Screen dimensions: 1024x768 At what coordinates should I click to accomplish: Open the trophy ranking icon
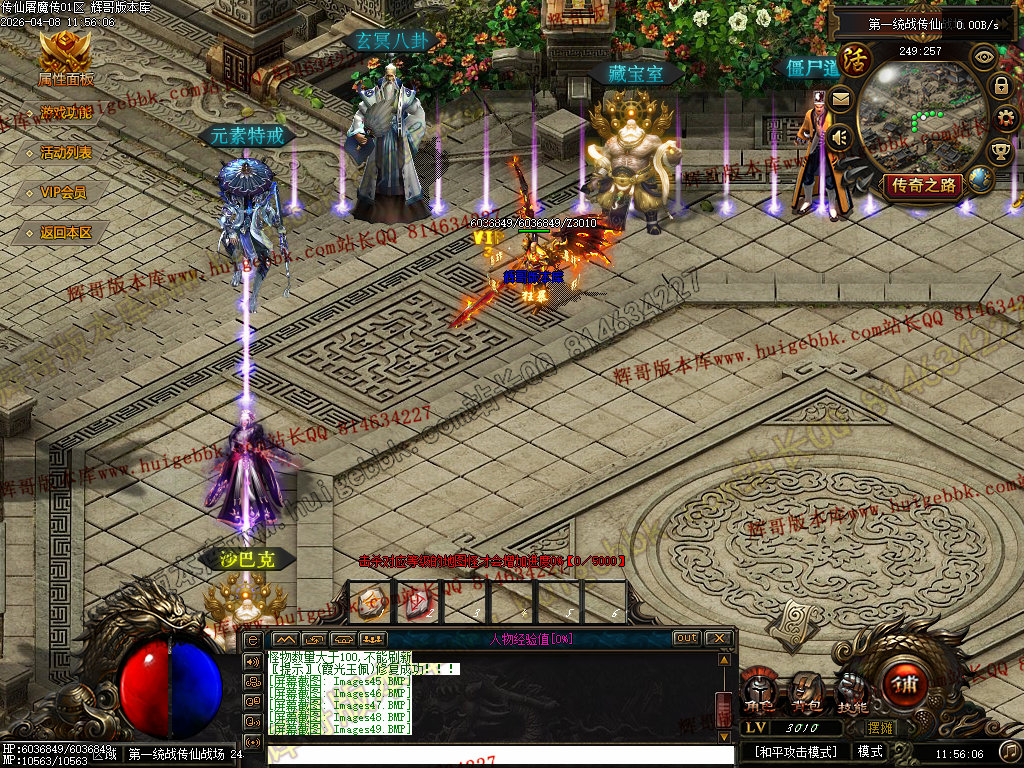click(x=1000, y=152)
